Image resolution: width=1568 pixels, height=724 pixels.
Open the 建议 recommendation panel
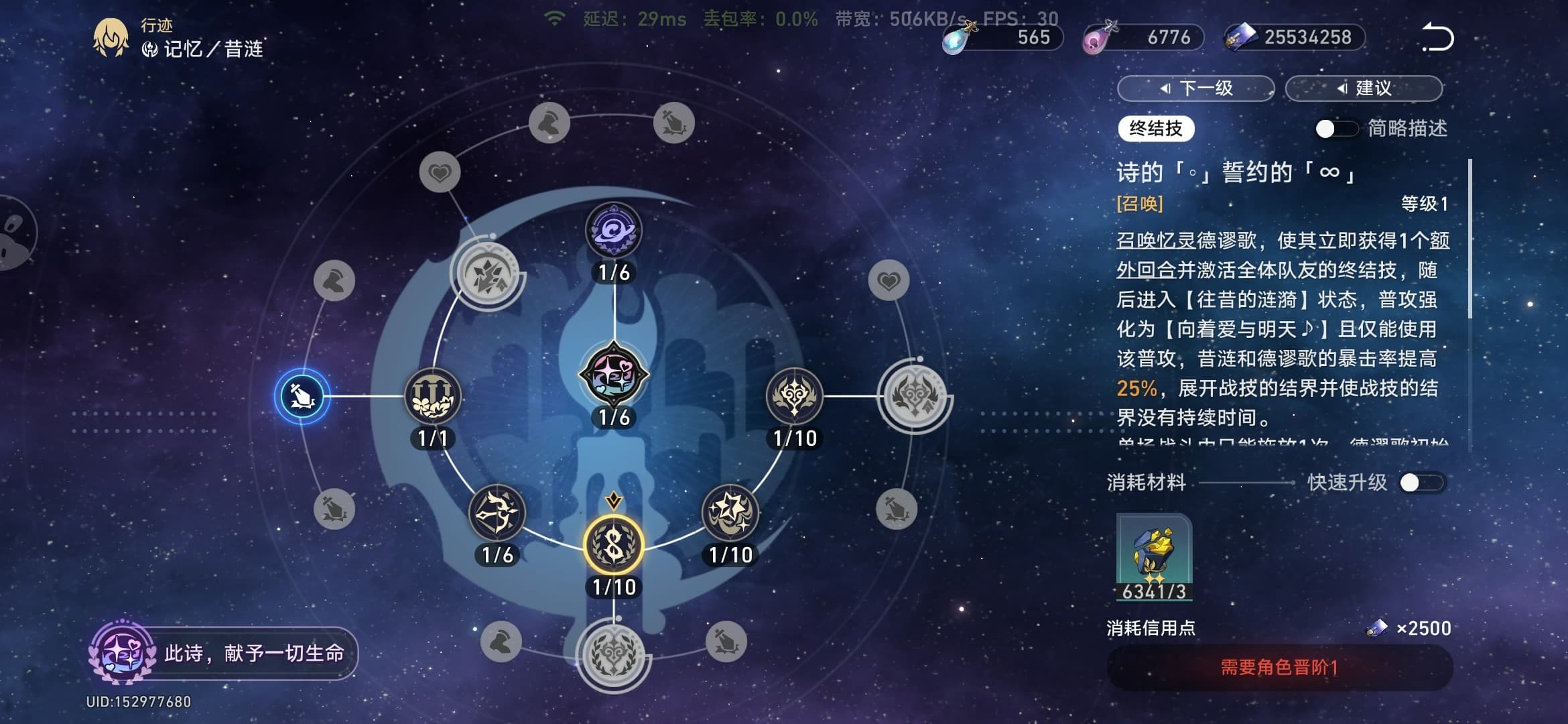(1364, 88)
